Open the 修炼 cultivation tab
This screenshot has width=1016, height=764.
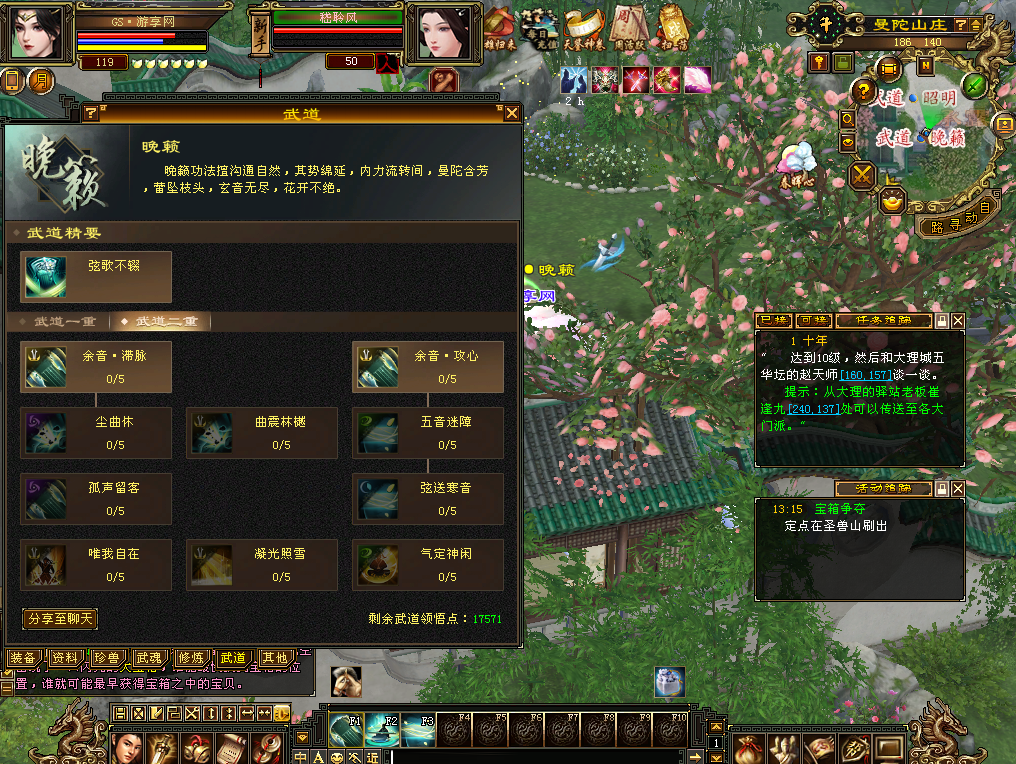click(190, 658)
